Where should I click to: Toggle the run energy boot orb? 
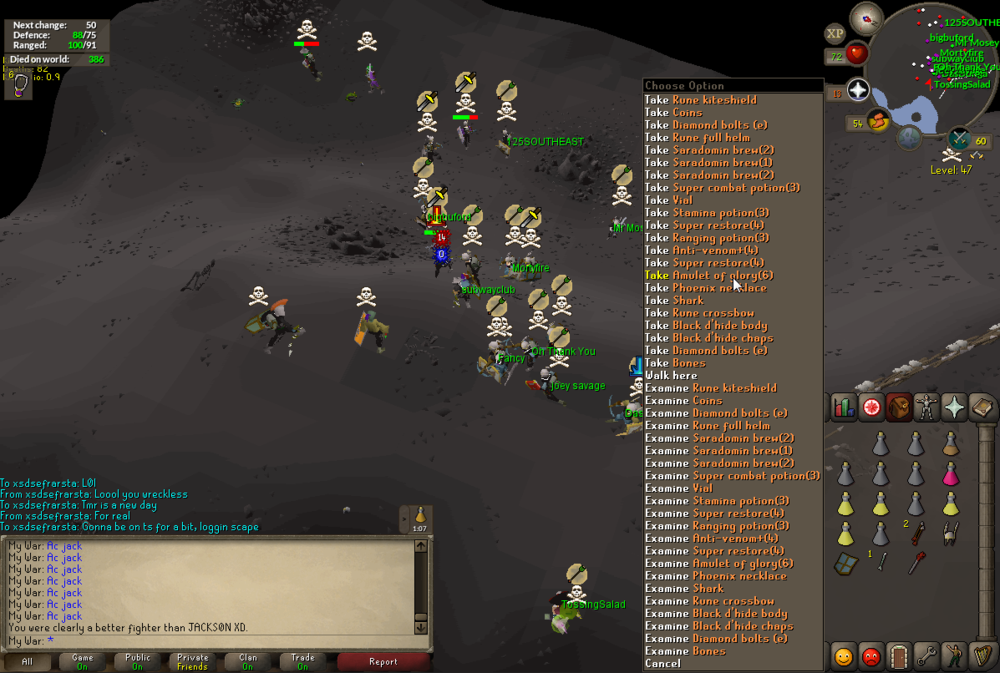point(879,123)
